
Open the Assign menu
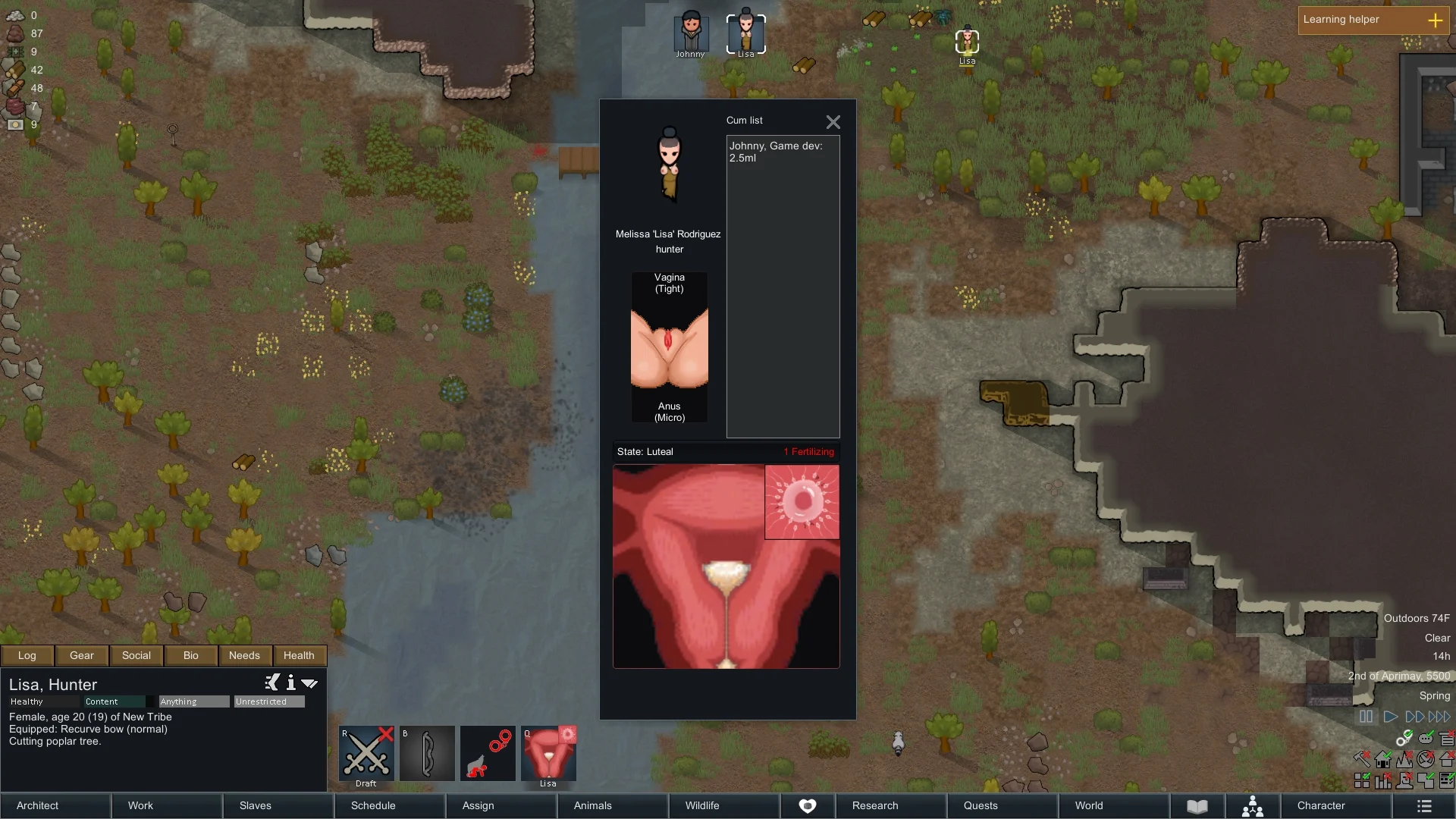pos(501,805)
